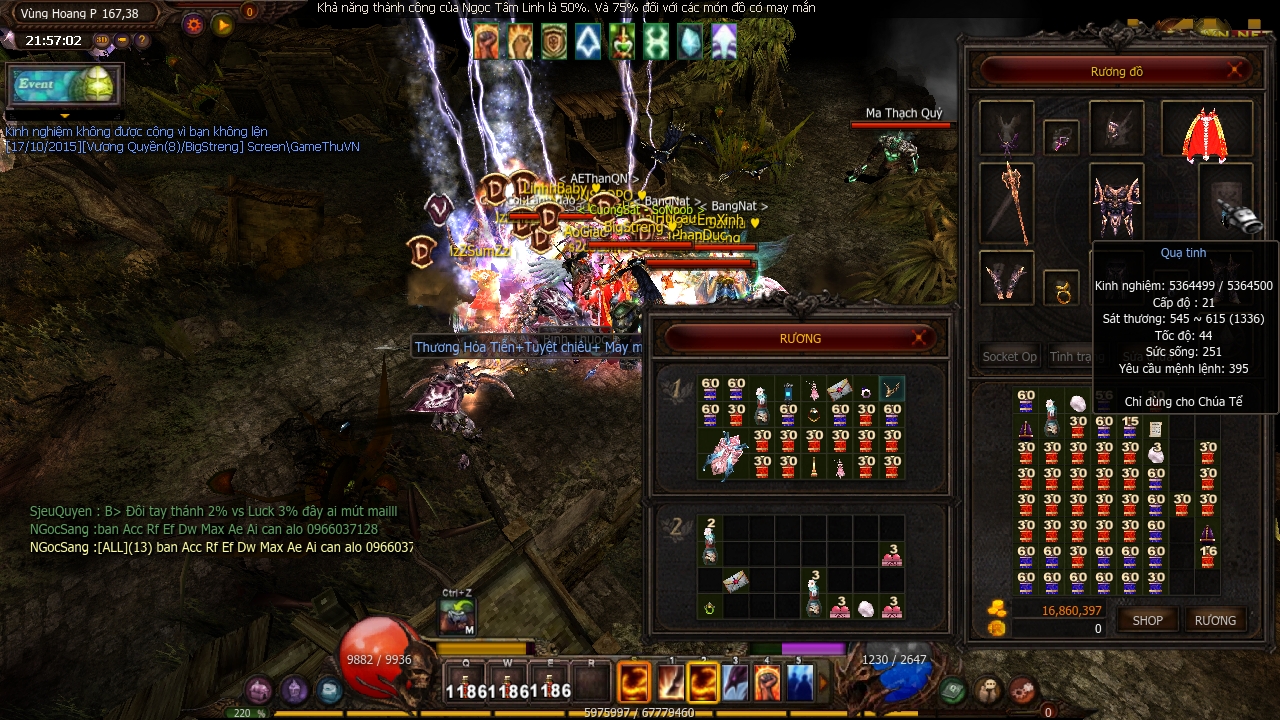The height and width of the screenshot is (720, 1280).
Task: Select the Socket Op tab
Action: pos(1008,356)
